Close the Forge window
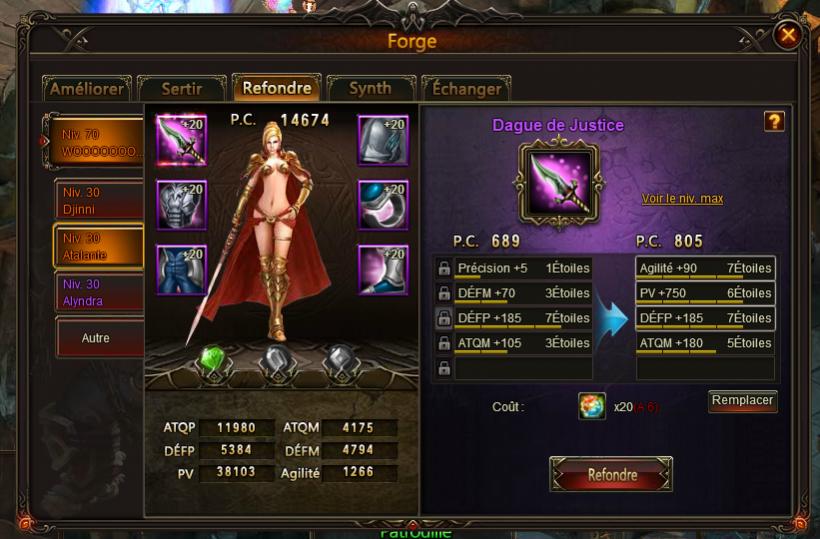The height and width of the screenshot is (539, 820). click(788, 36)
